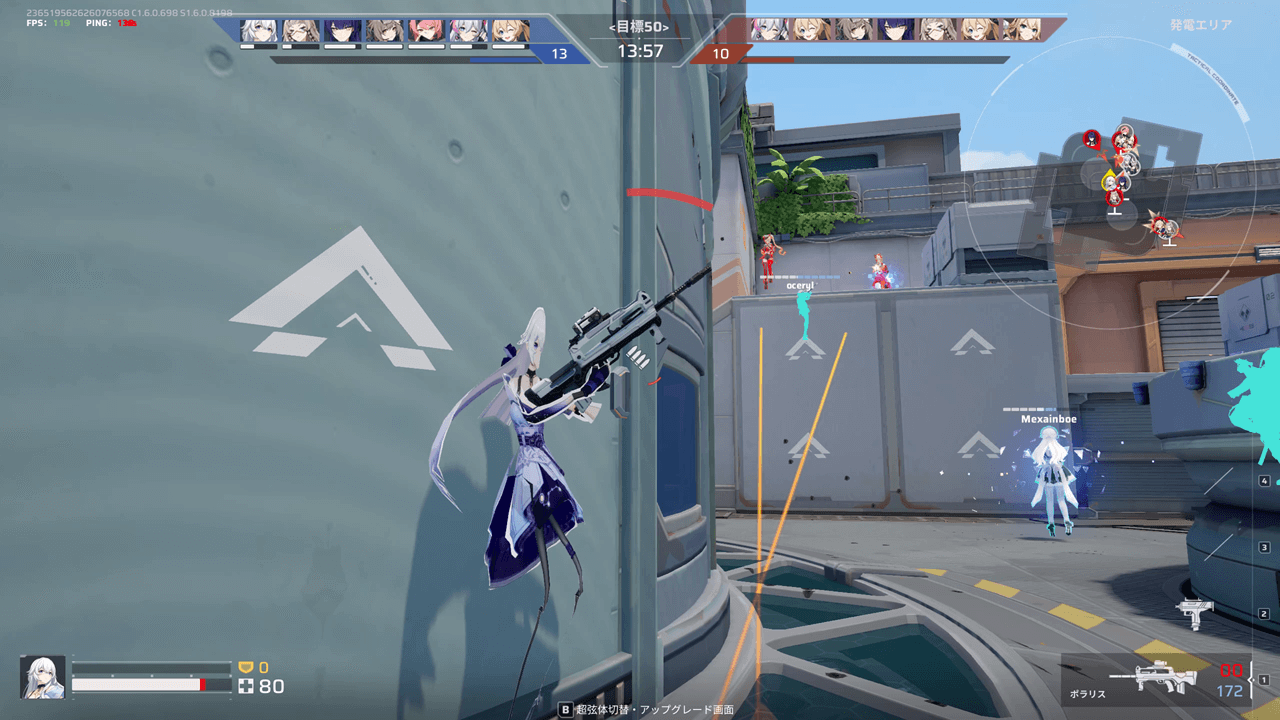Click an enemy portrait on the right scoreboard
The height and width of the screenshot is (720, 1280).
[770, 30]
